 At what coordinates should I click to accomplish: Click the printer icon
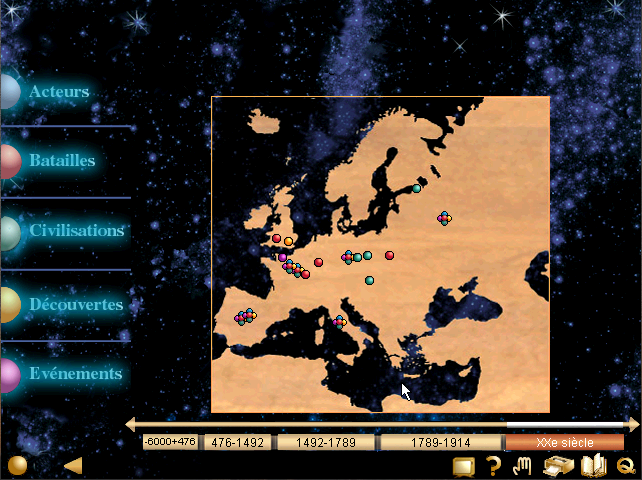tap(557, 465)
